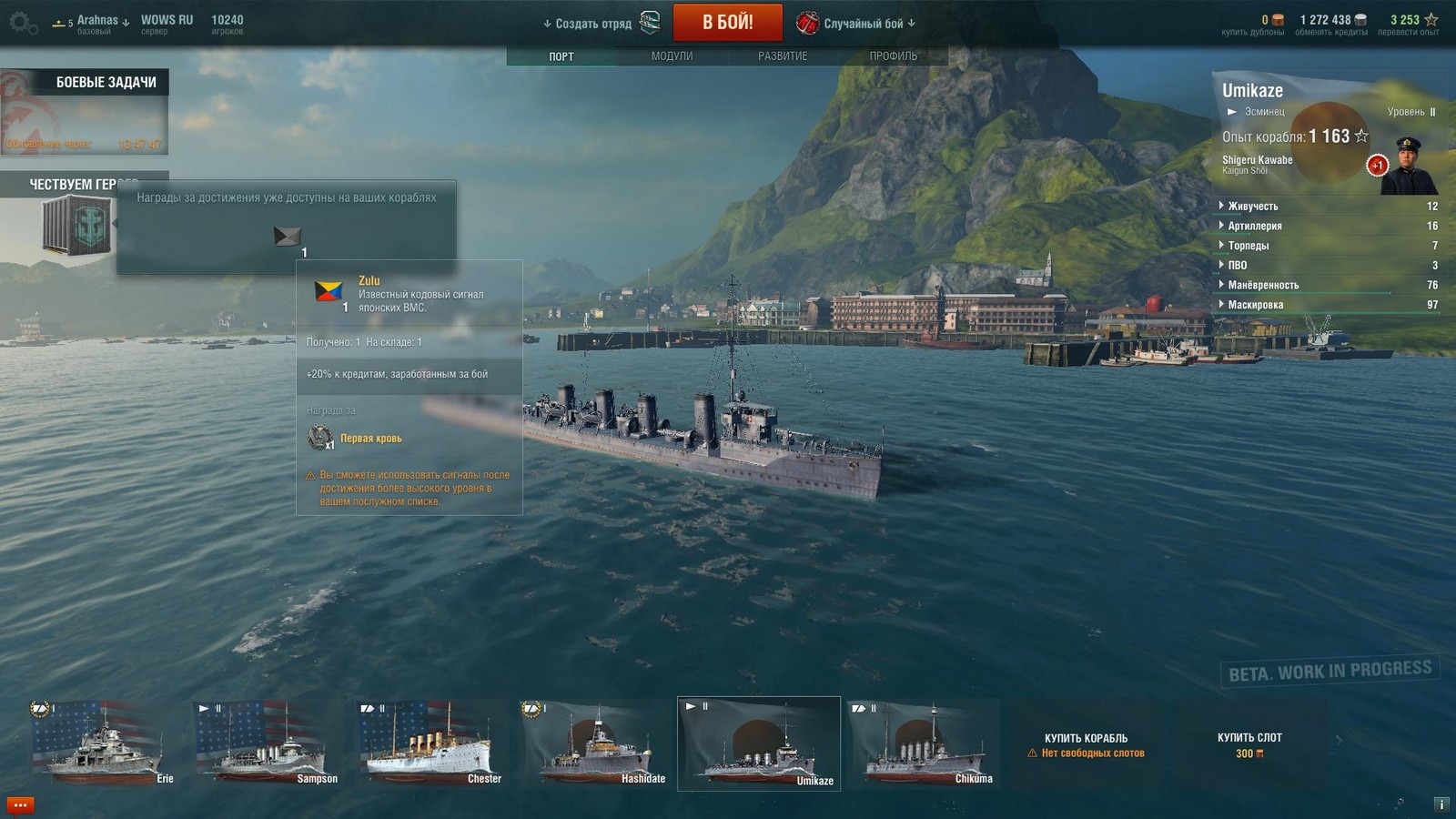Expand the Торпеды stat row
This screenshot has width=1456, height=819.
[1248, 246]
